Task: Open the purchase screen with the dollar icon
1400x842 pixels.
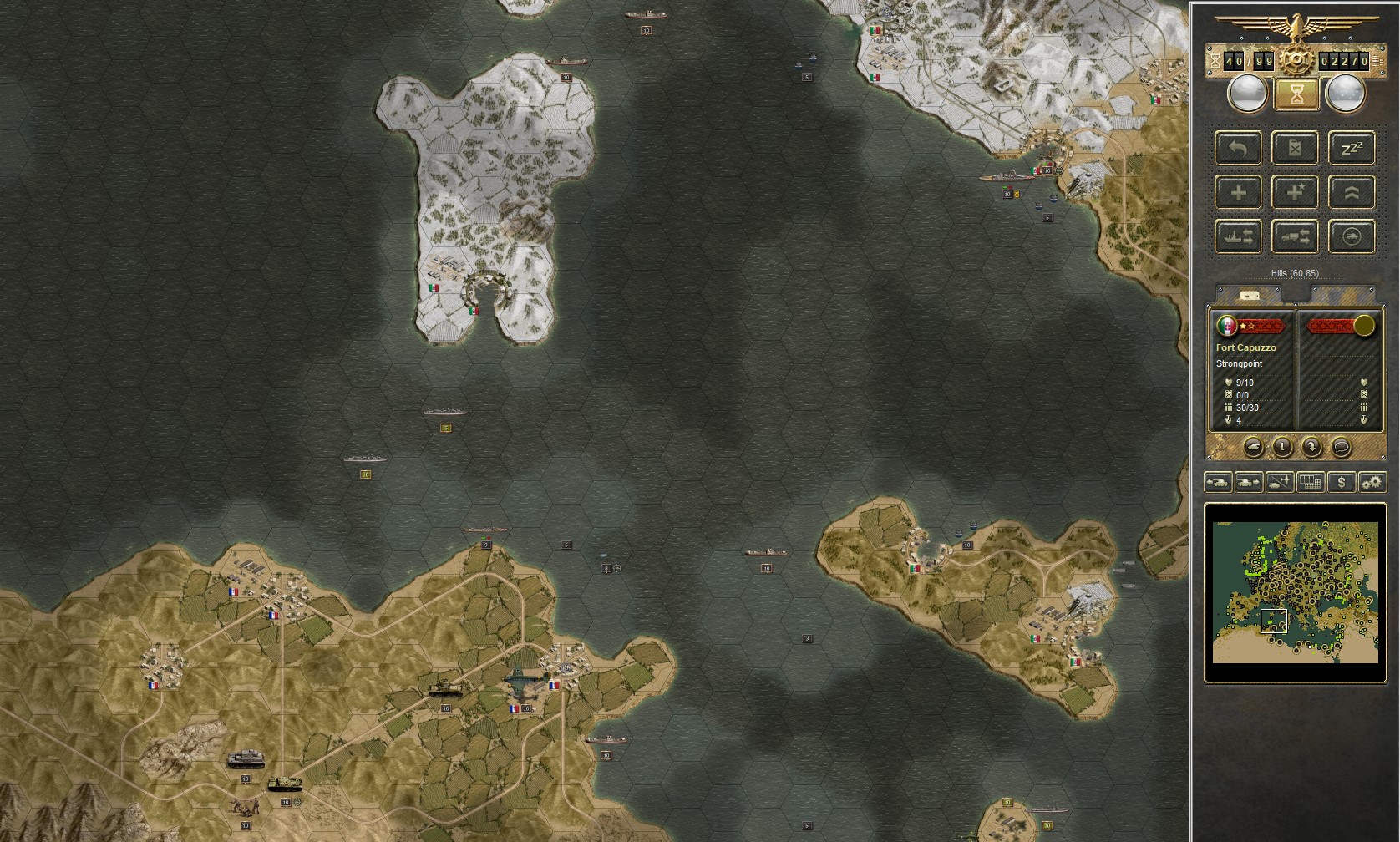Action: 1341,482
